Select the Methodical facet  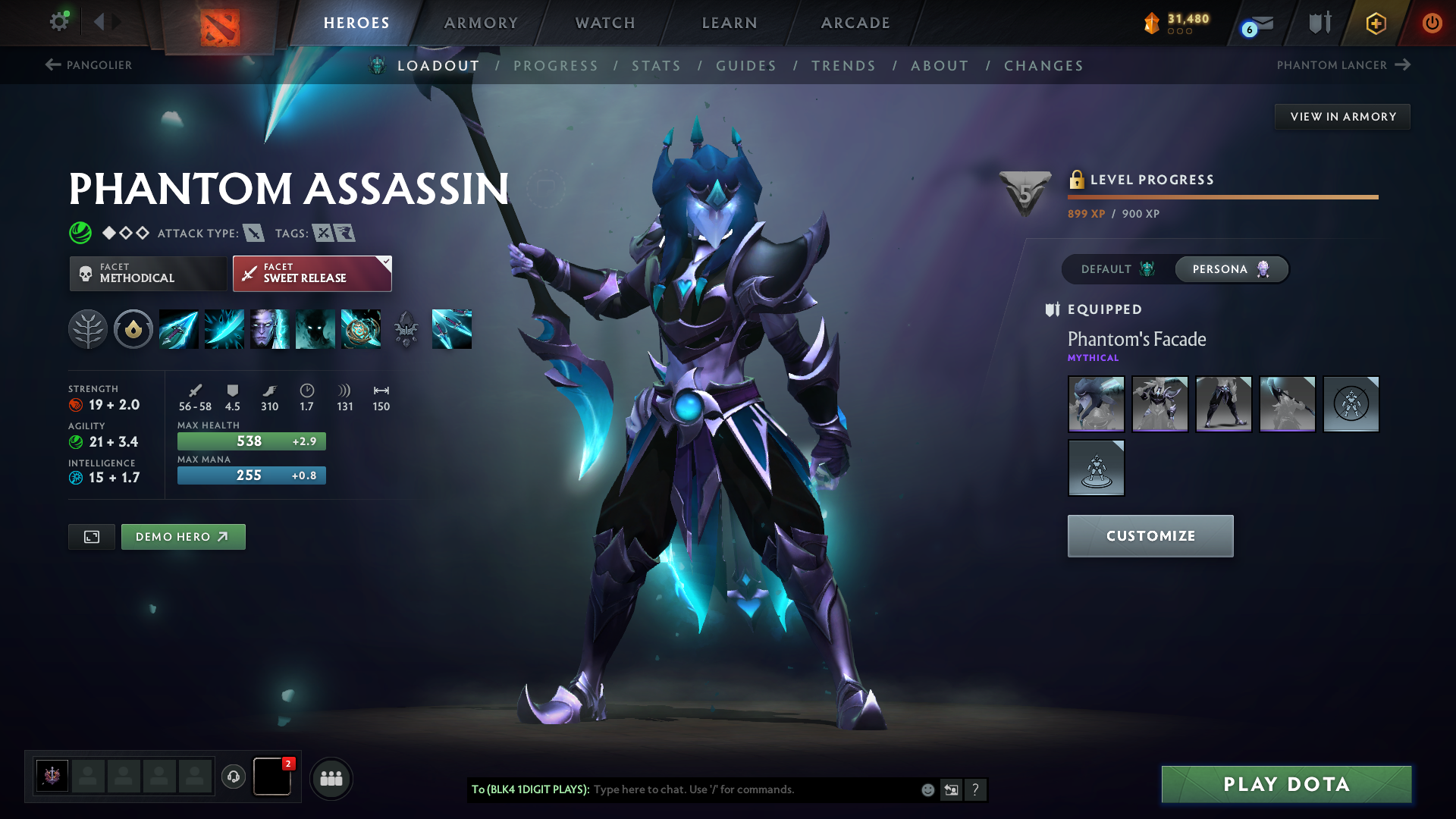pyautogui.click(x=148, y=273)
